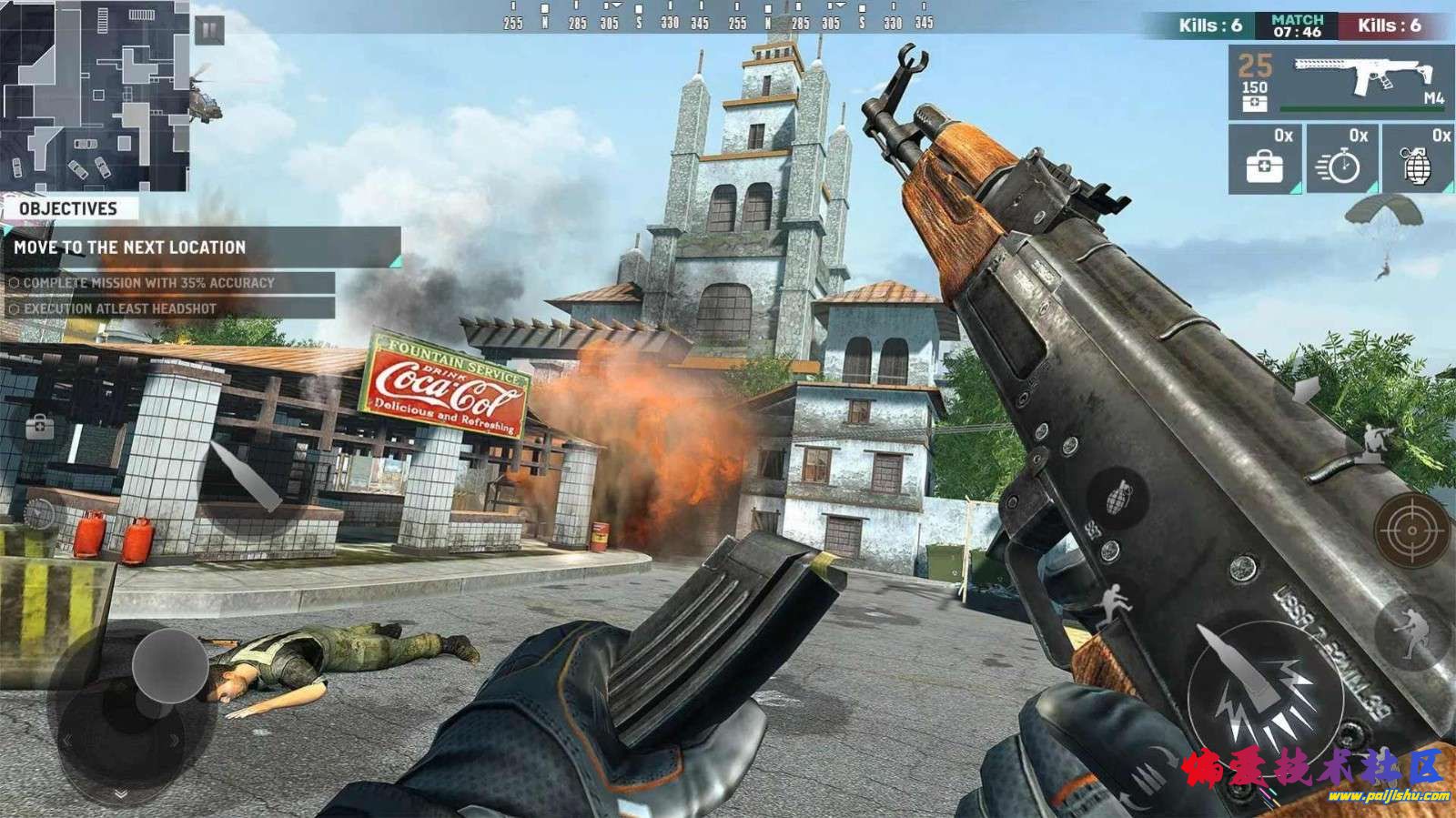Tap the small stopwatch icon on the left
This screenshot has height=818, width=1456.
(38, 512)
